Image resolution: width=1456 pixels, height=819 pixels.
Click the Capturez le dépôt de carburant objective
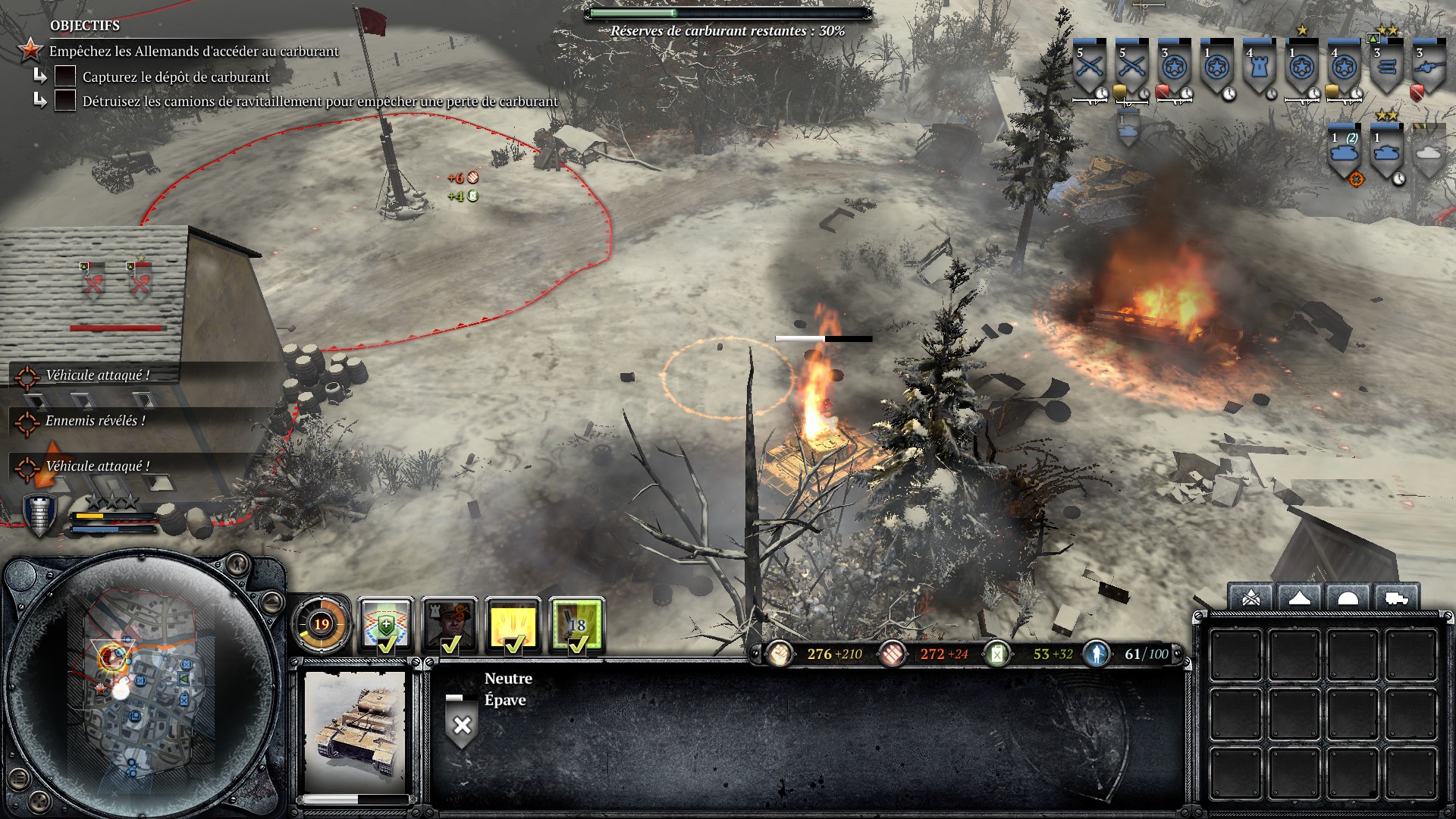[x=175, y=77]
